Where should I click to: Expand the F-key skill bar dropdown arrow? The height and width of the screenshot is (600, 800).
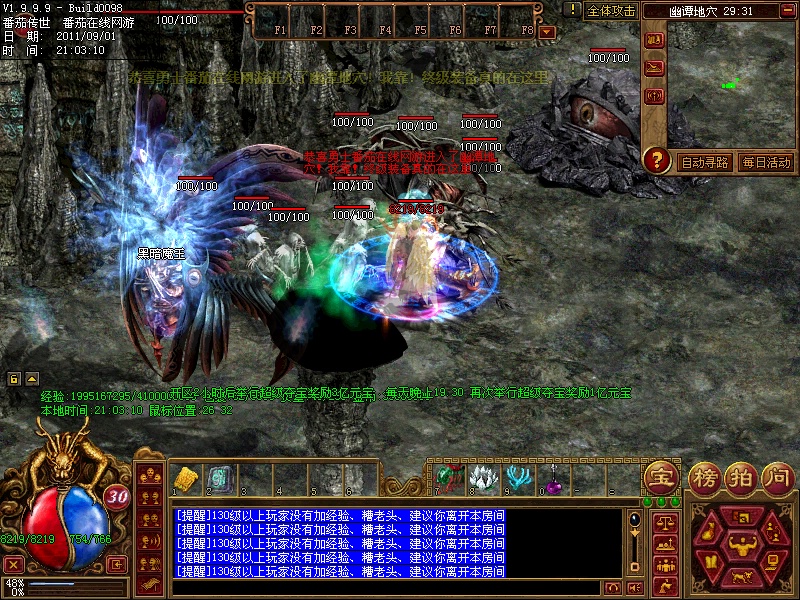[x=547, y=31]
